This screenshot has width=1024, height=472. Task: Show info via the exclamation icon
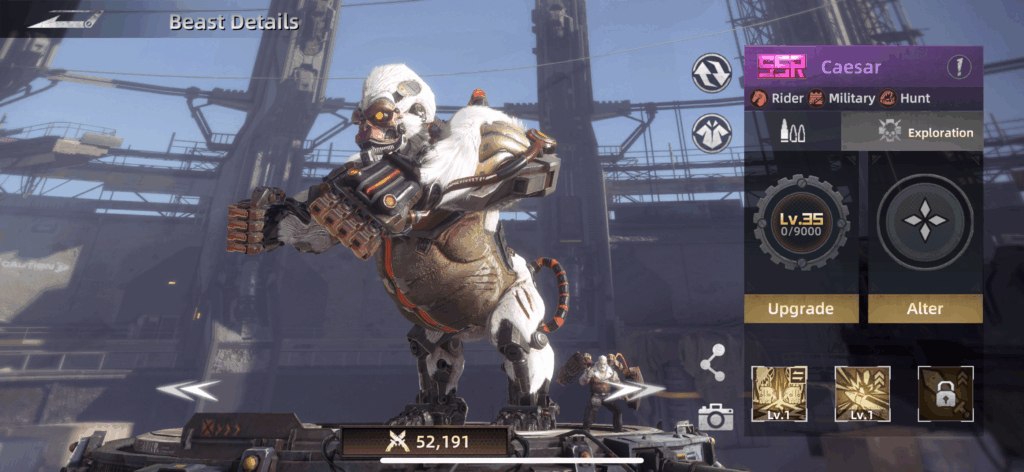point(960,68)
